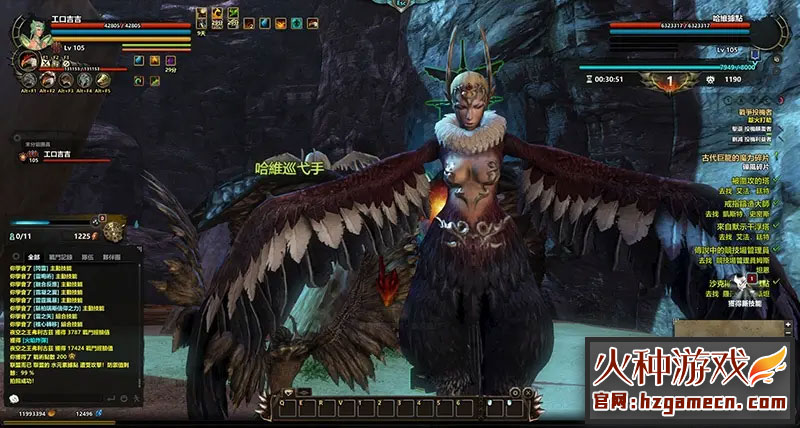Open the 傳說中的競技場管理員 quest entry
Viewport: 800px width, 428px height.
pos(738,245)
